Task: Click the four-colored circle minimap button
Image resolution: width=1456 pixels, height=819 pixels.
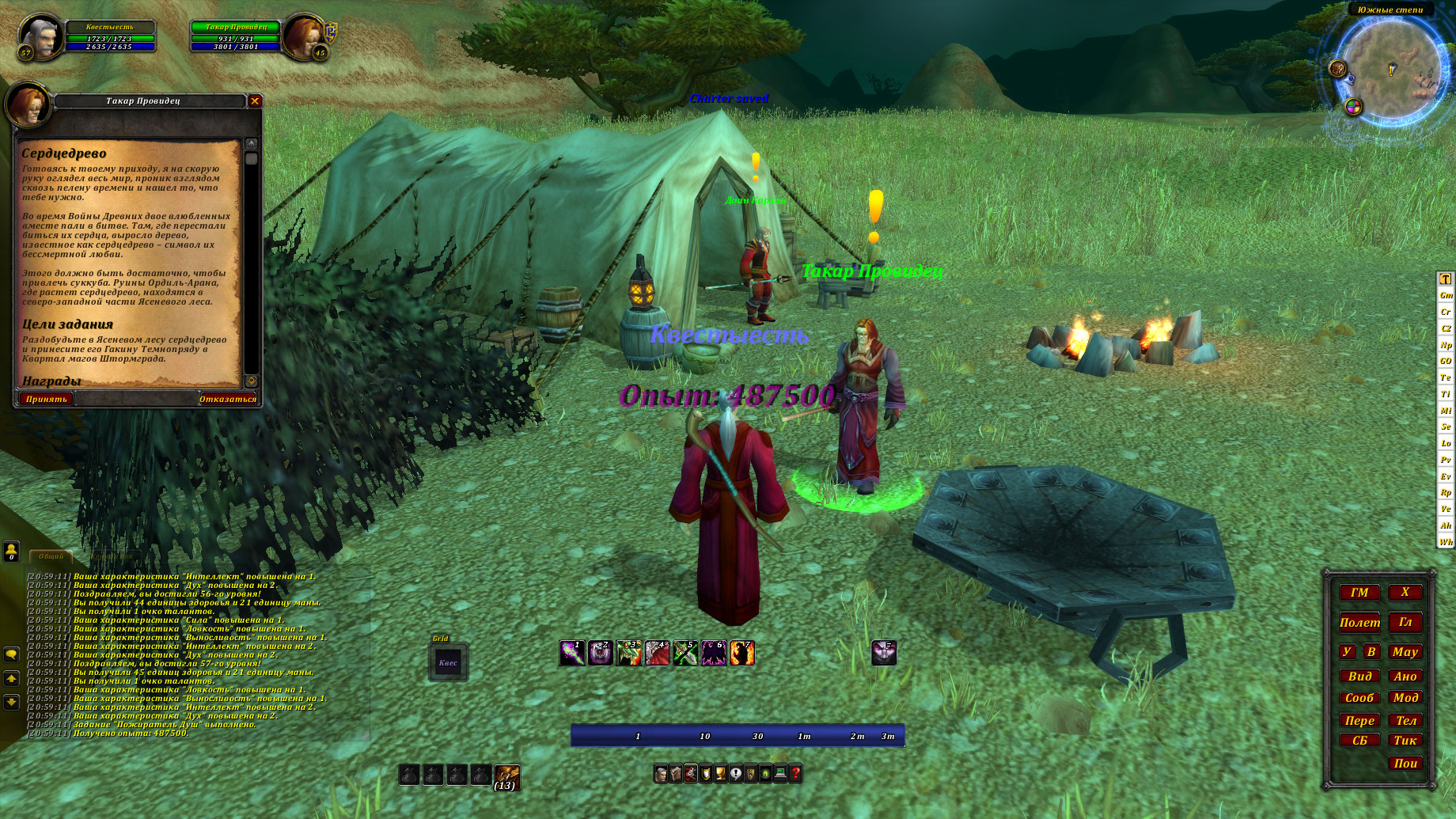Action: tap(1353, 107)
